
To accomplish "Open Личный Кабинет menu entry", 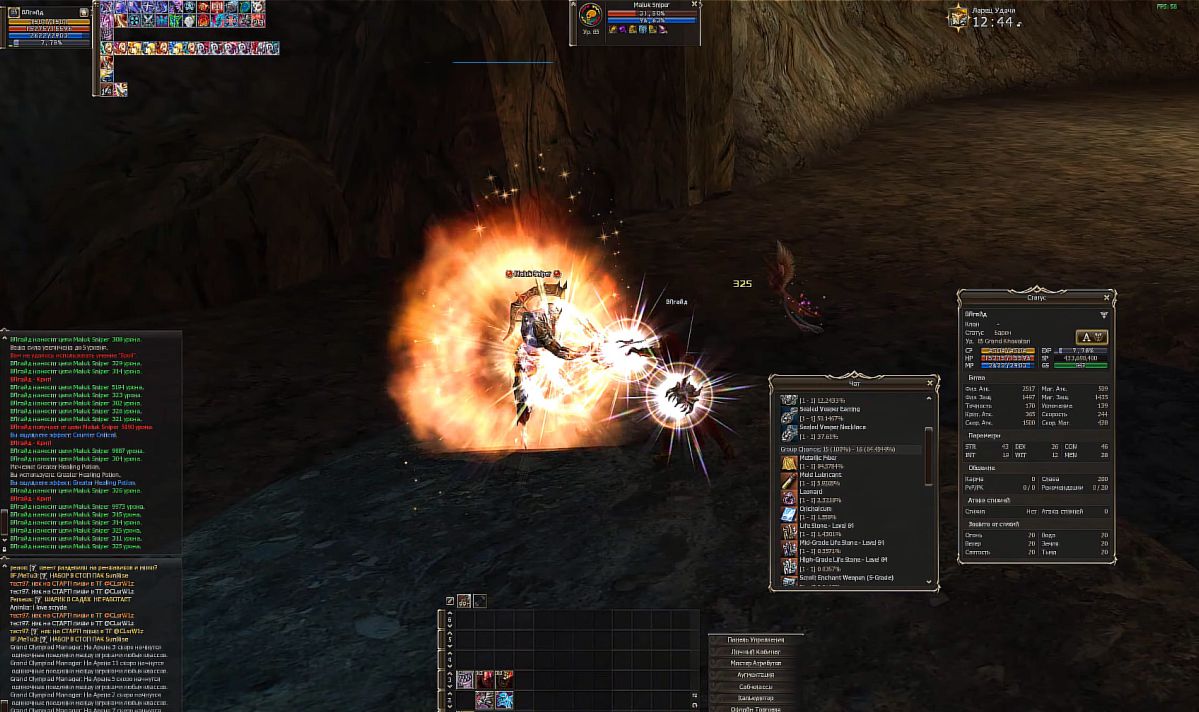I will [x=755, y=651].
